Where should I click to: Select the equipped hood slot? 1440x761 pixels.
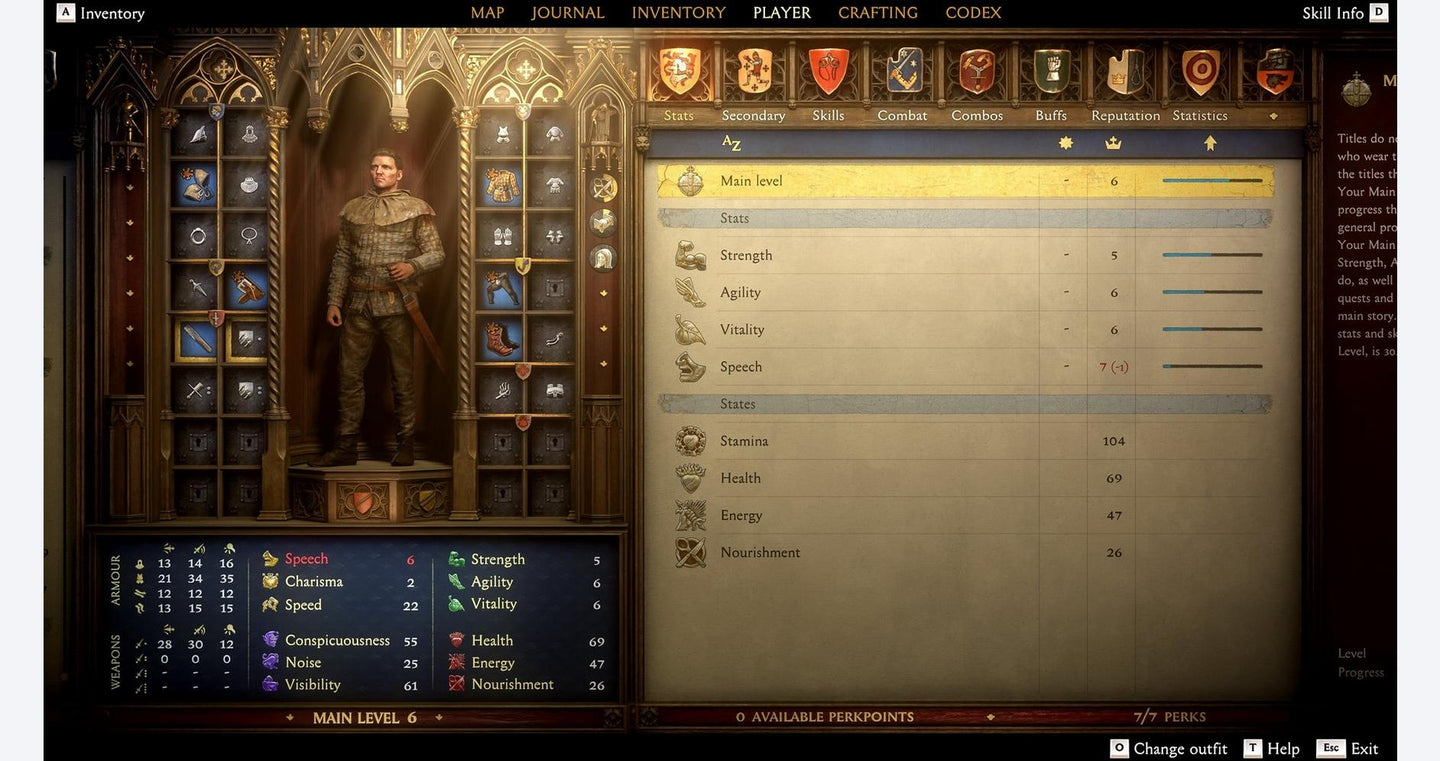click(x=197, y=184)
